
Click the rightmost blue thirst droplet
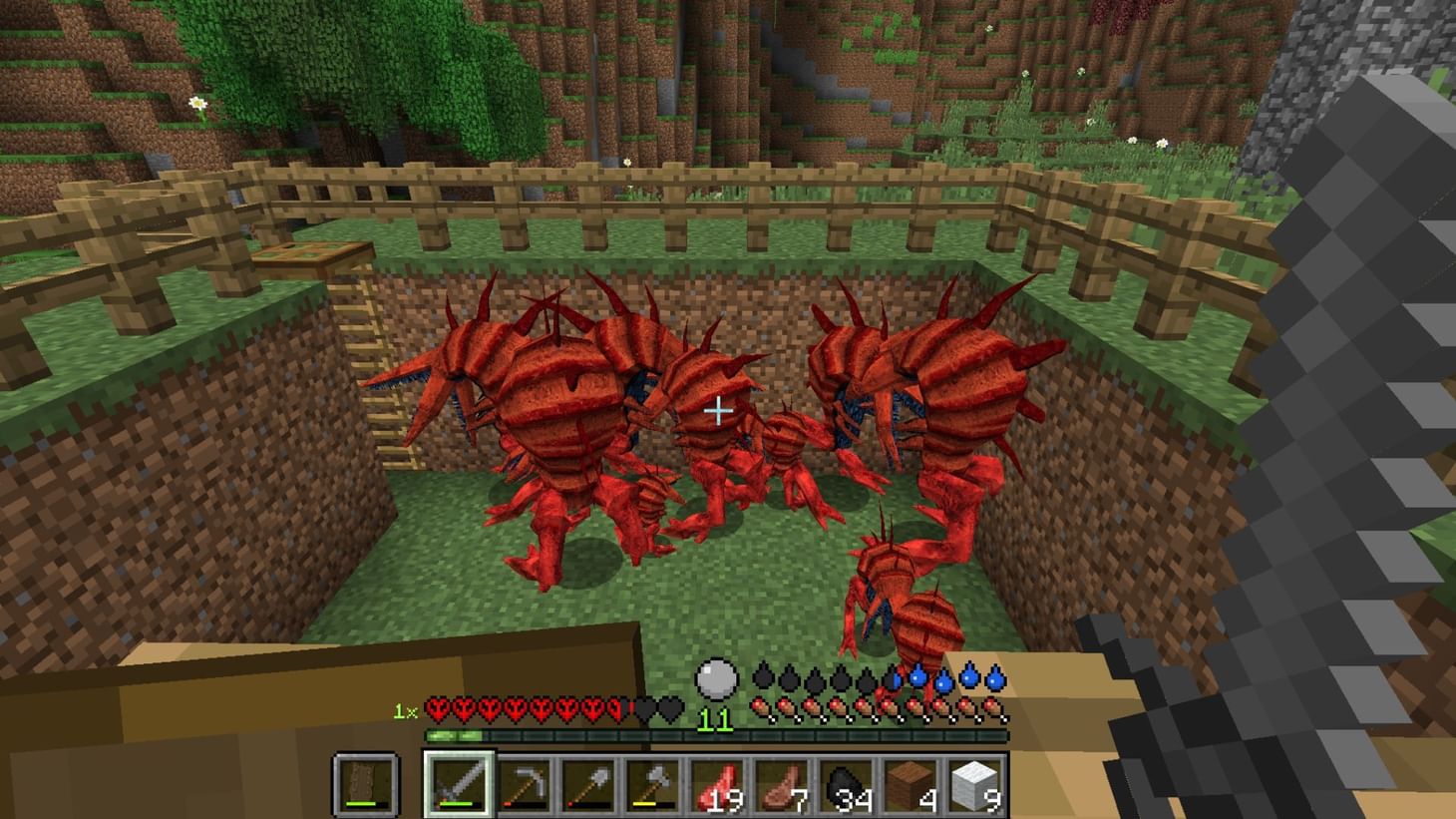tap(995, 680)
